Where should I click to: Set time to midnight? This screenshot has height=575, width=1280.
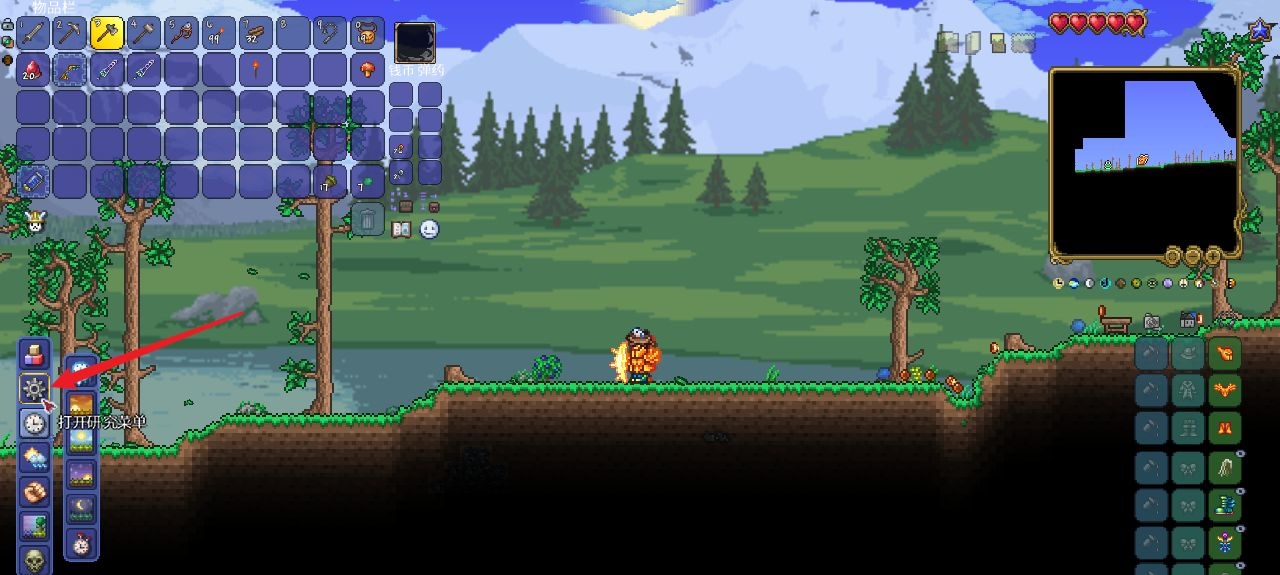pos(81,507)
